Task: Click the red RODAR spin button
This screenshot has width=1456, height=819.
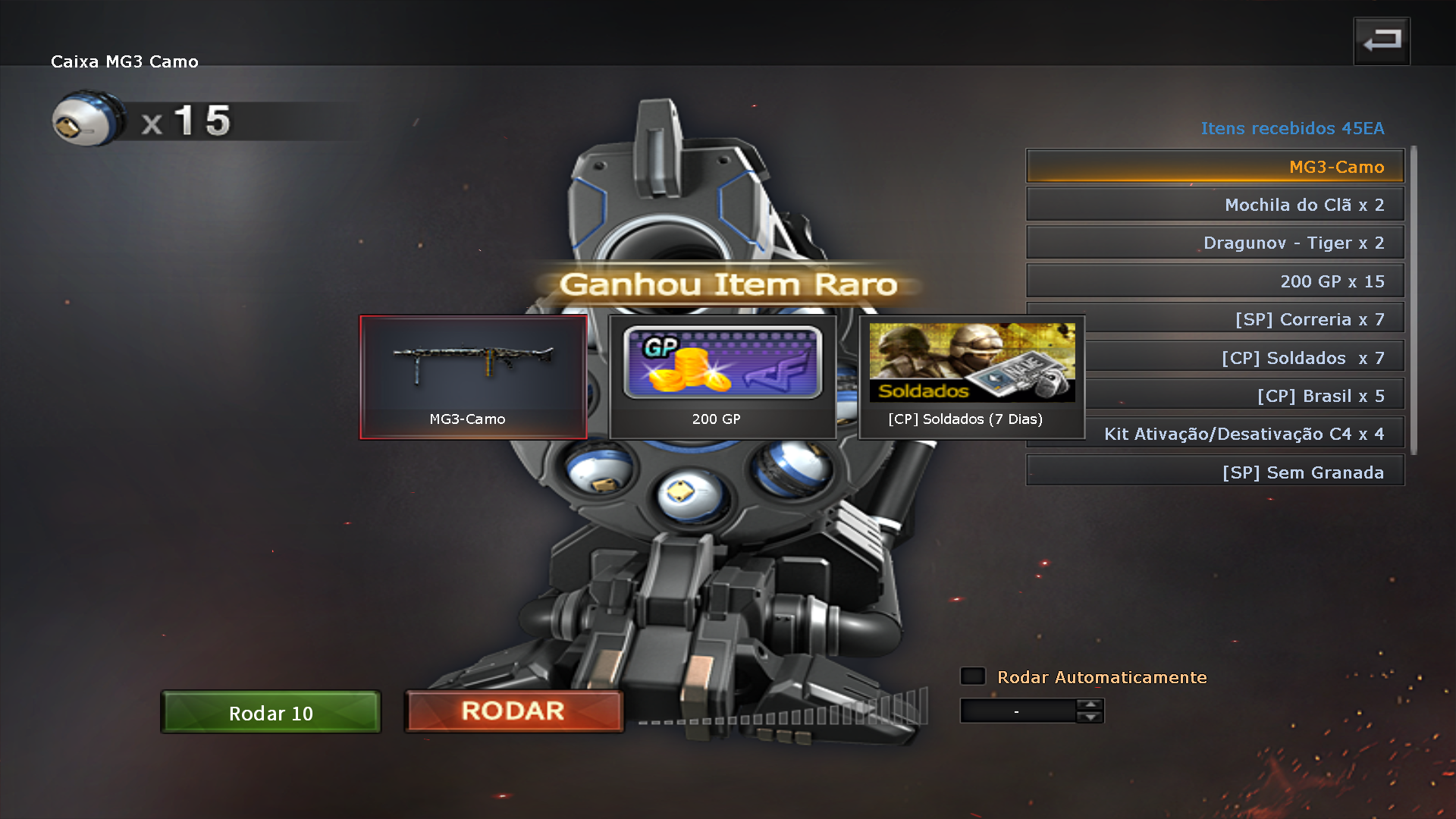Action: pos(513,711)
